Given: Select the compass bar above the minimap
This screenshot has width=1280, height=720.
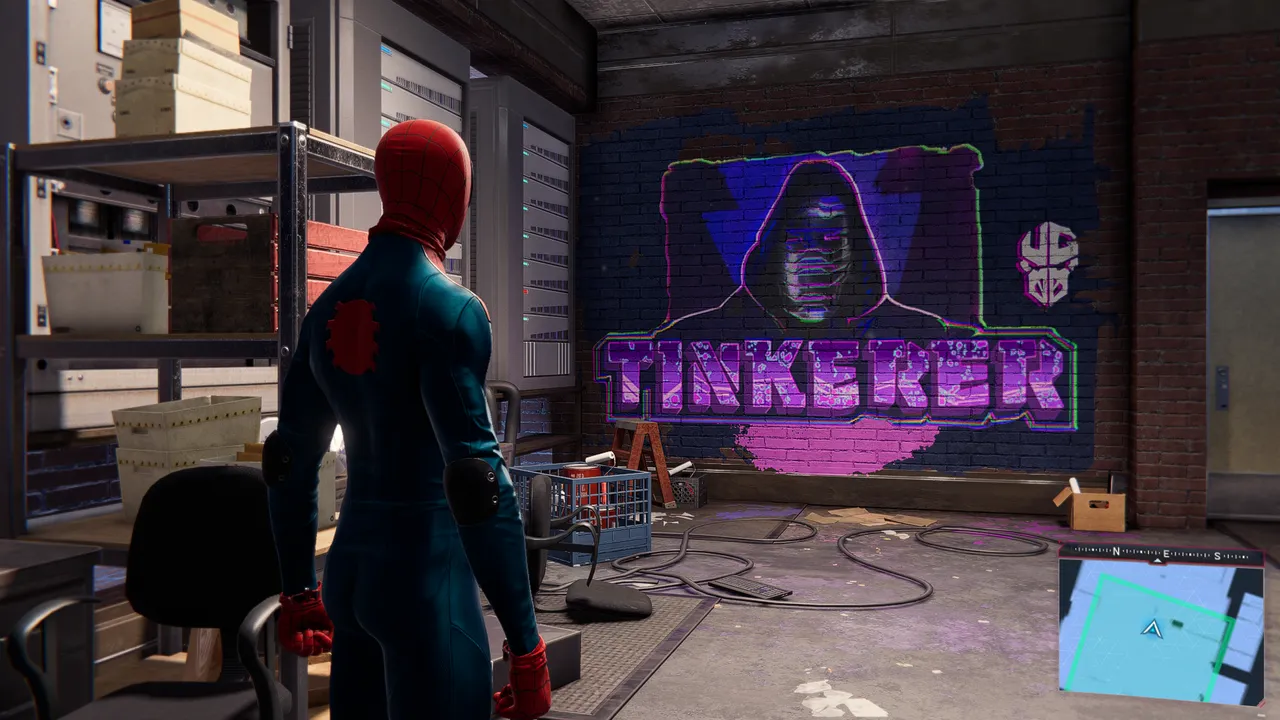Looking at the screenshot, I should (1160, 554).
